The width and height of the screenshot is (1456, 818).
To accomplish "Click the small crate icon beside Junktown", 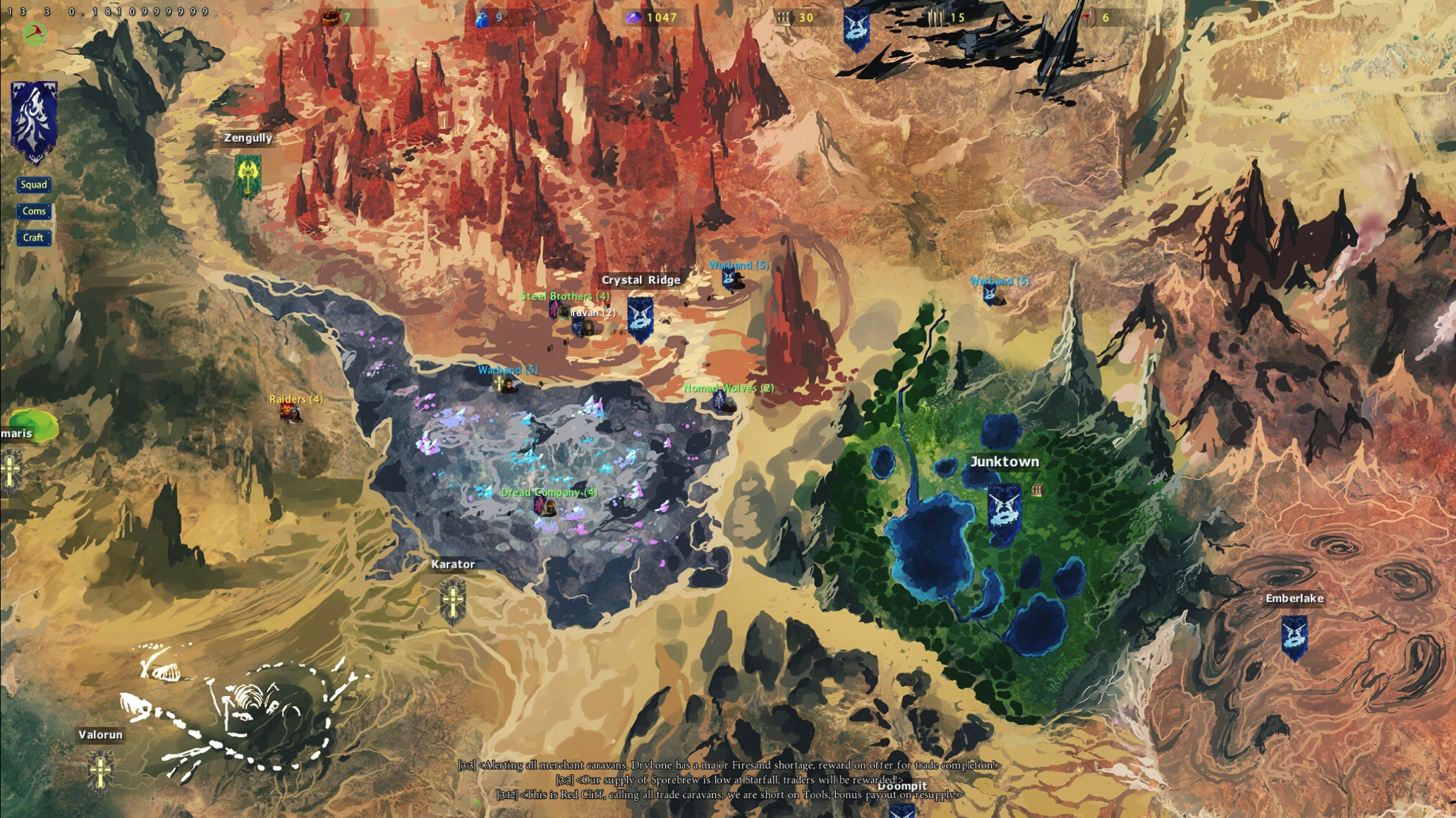I will pyautogui.click(x=1036, y=489).
